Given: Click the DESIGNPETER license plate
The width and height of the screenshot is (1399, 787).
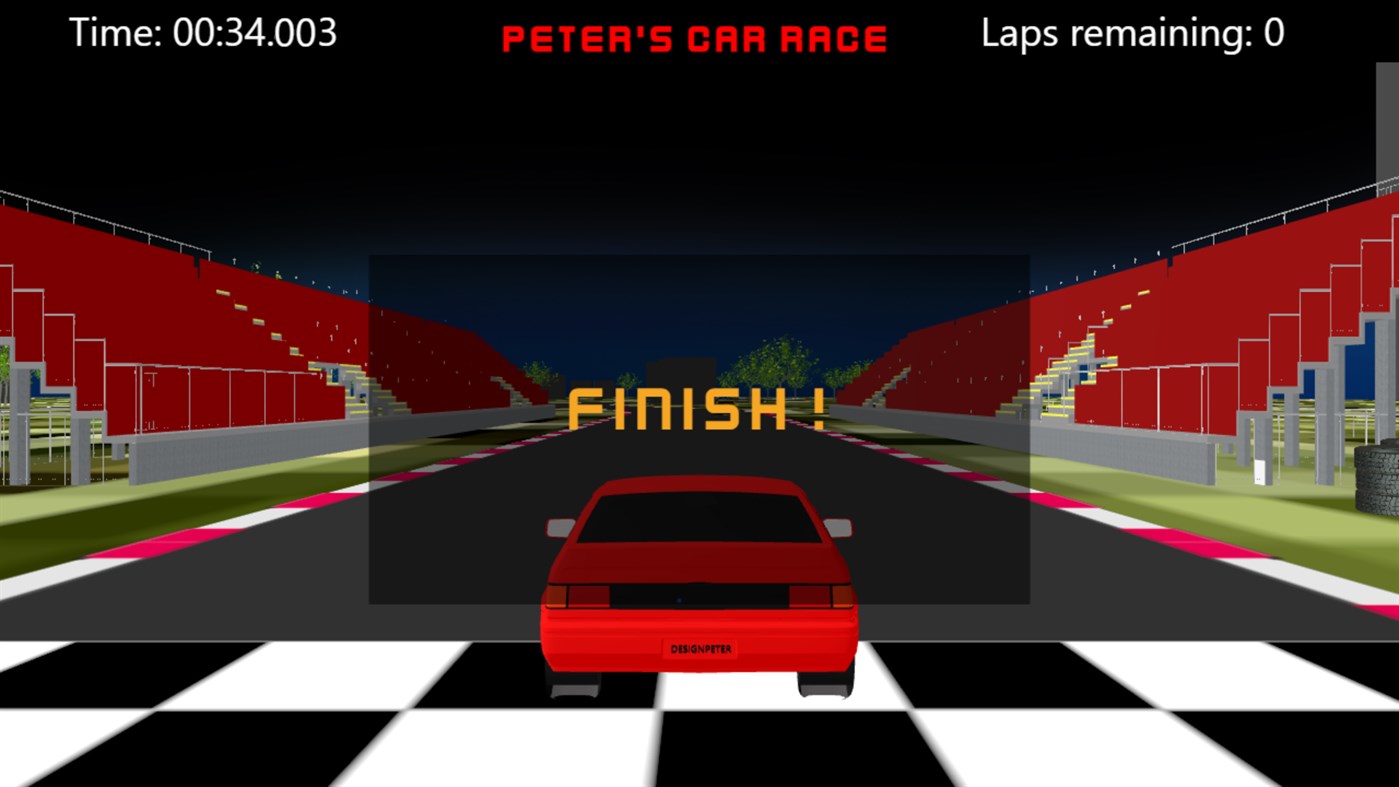Looking at the screenshot, I should [x=702, y=648].
